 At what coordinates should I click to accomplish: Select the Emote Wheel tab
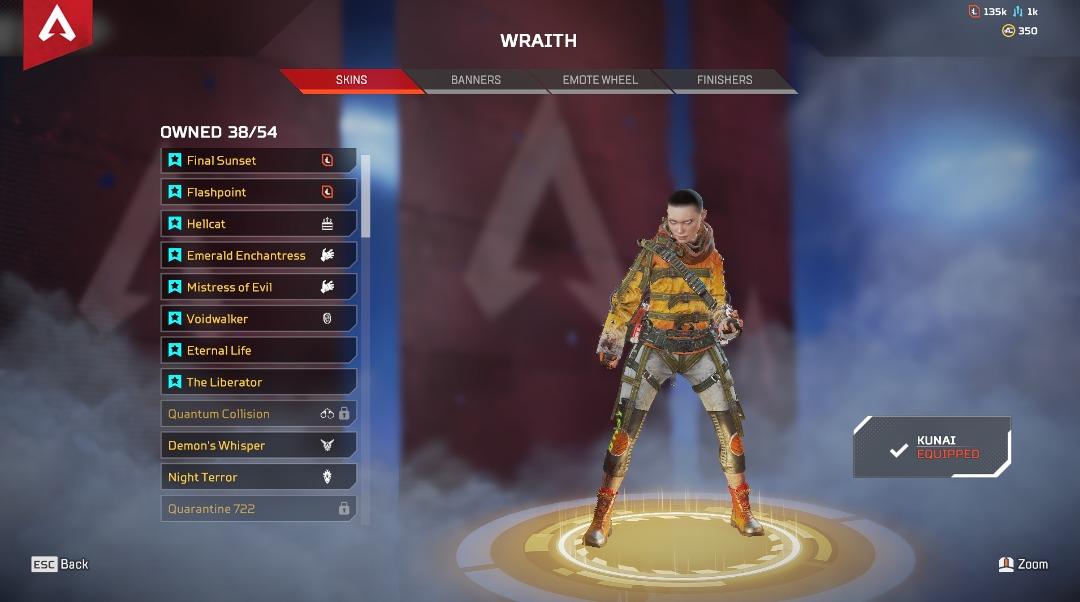tap(600, 80)
